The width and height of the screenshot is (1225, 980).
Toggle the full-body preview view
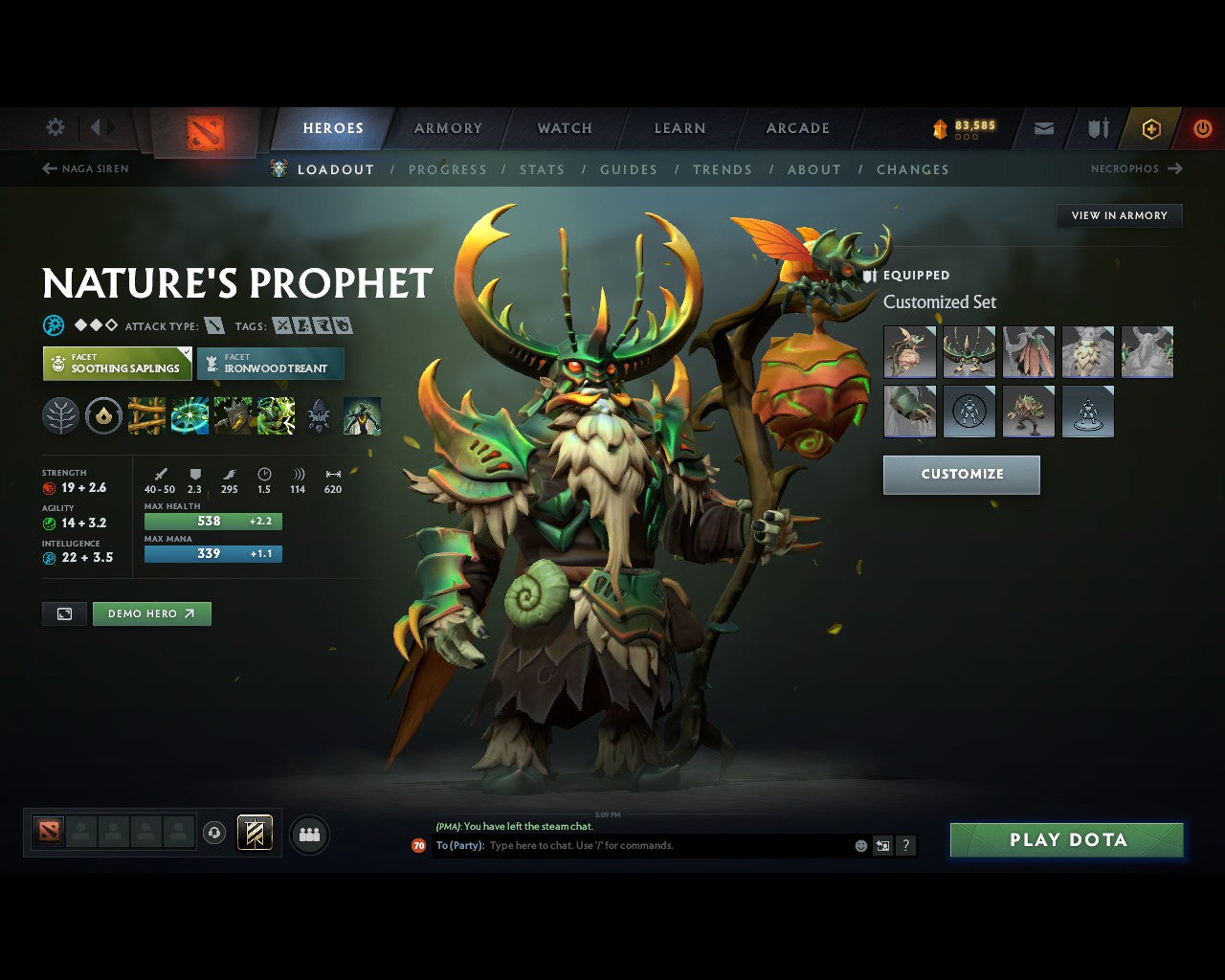[63, 613]
